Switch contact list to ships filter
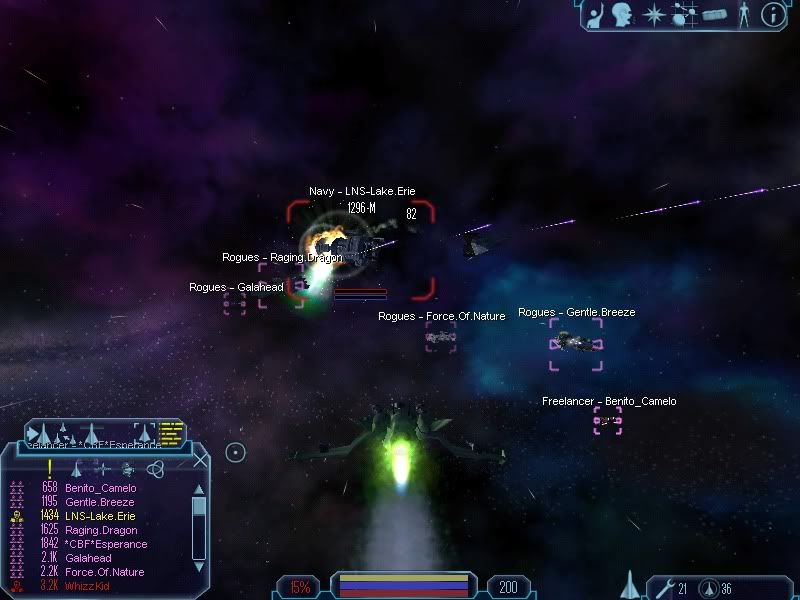The height and width of the screenshot is (600, 800). click(77, 467)
